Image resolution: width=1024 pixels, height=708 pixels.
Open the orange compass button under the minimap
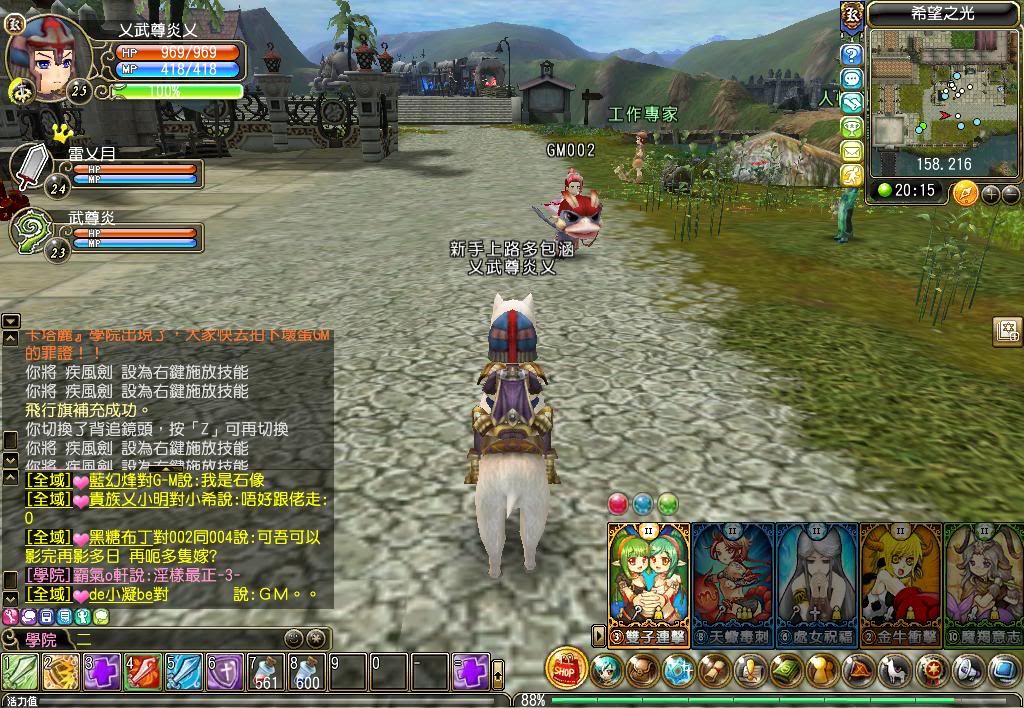[x=965, y=192]
